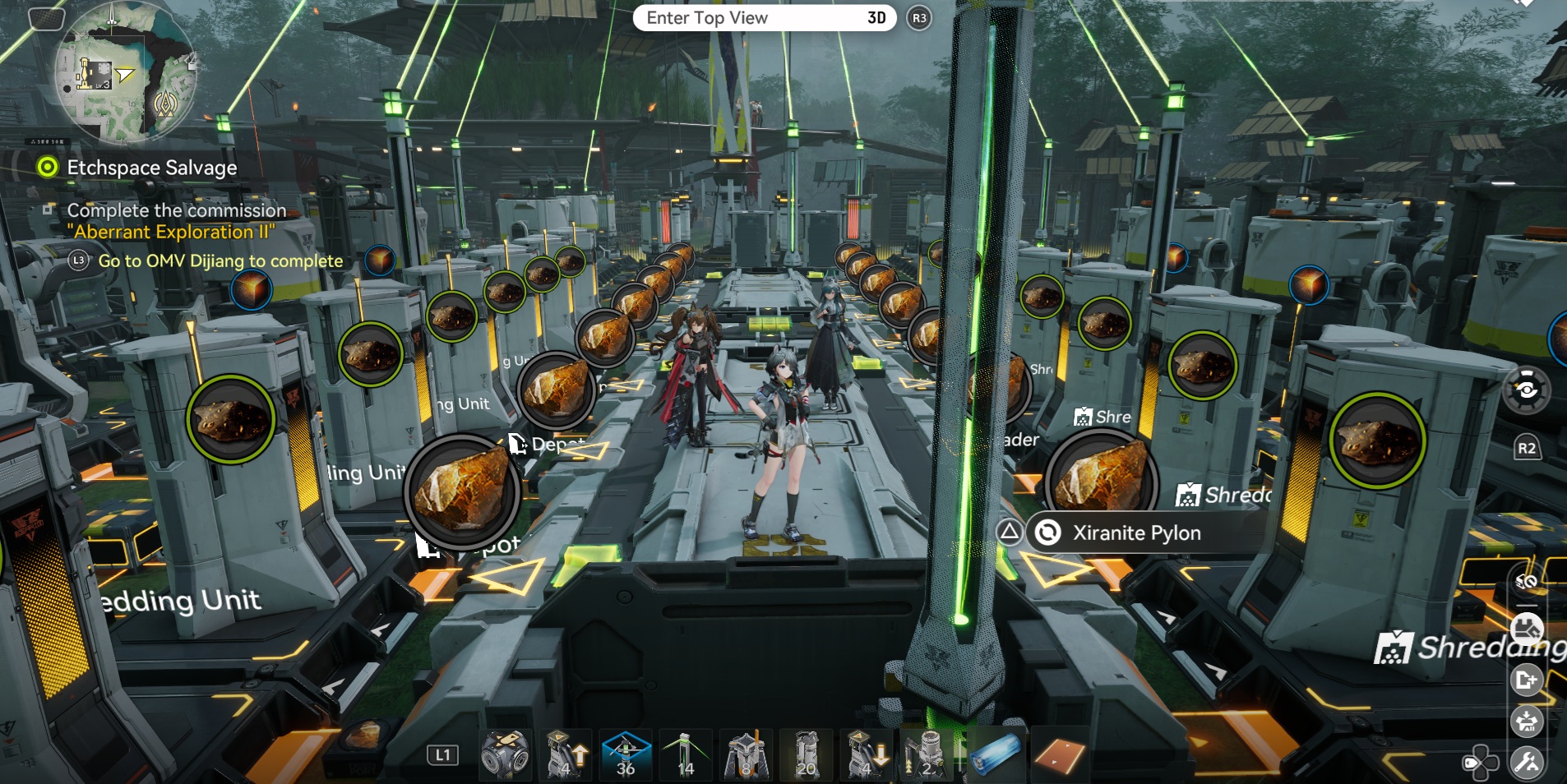Click the blueprint copy plus icon

(1527, 680)
